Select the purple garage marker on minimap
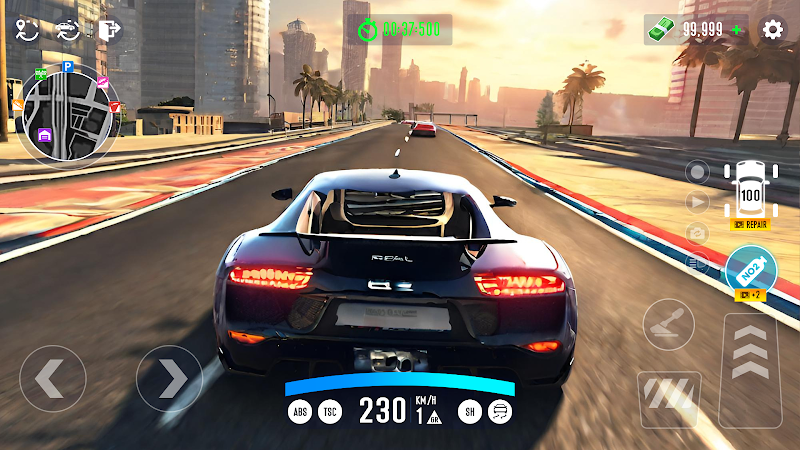The image size is (800, 450). pos(45,135)
